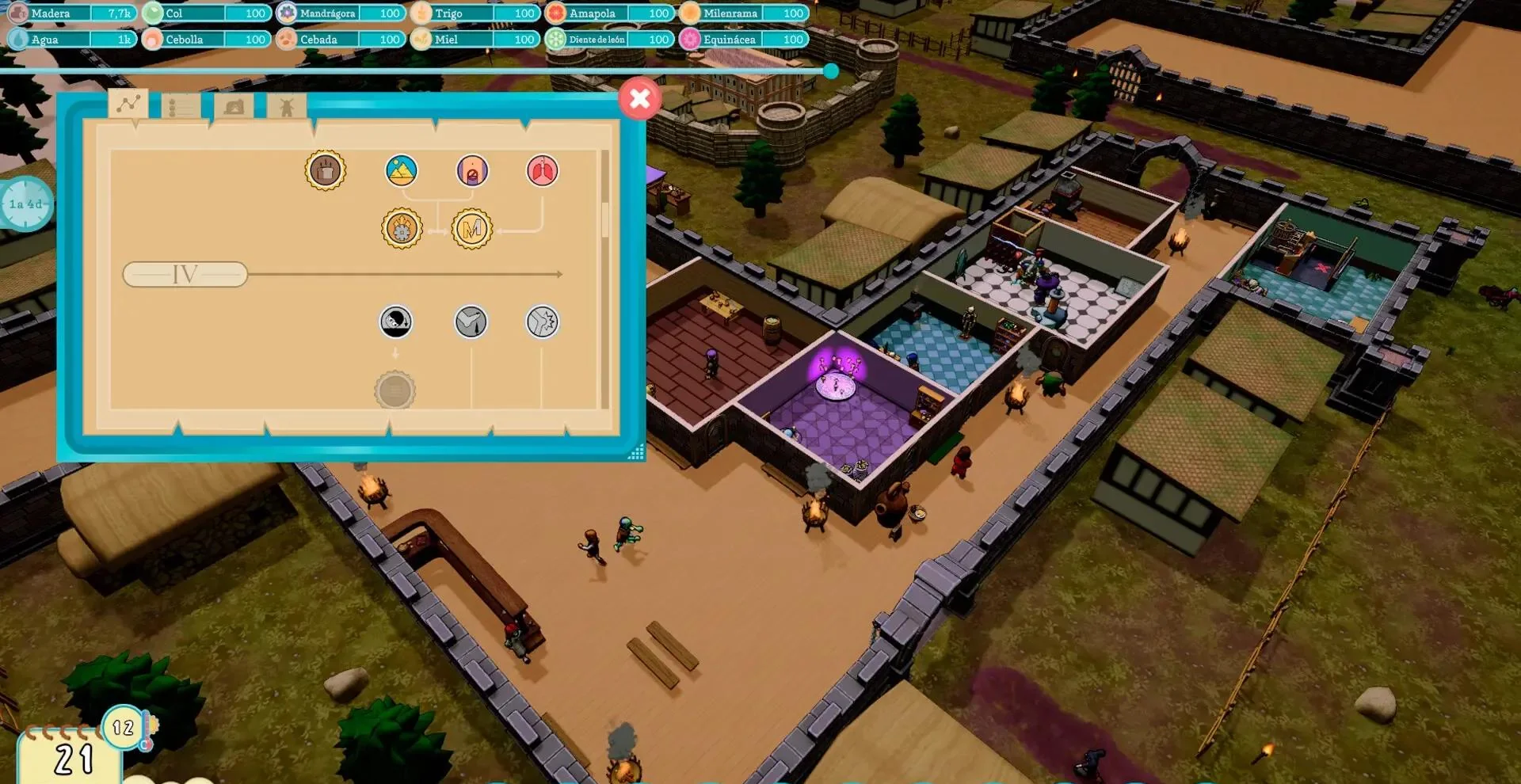This screenshot has width=1521, height=784.
Task: Close the research tree panel
Action: click(639, 98)
